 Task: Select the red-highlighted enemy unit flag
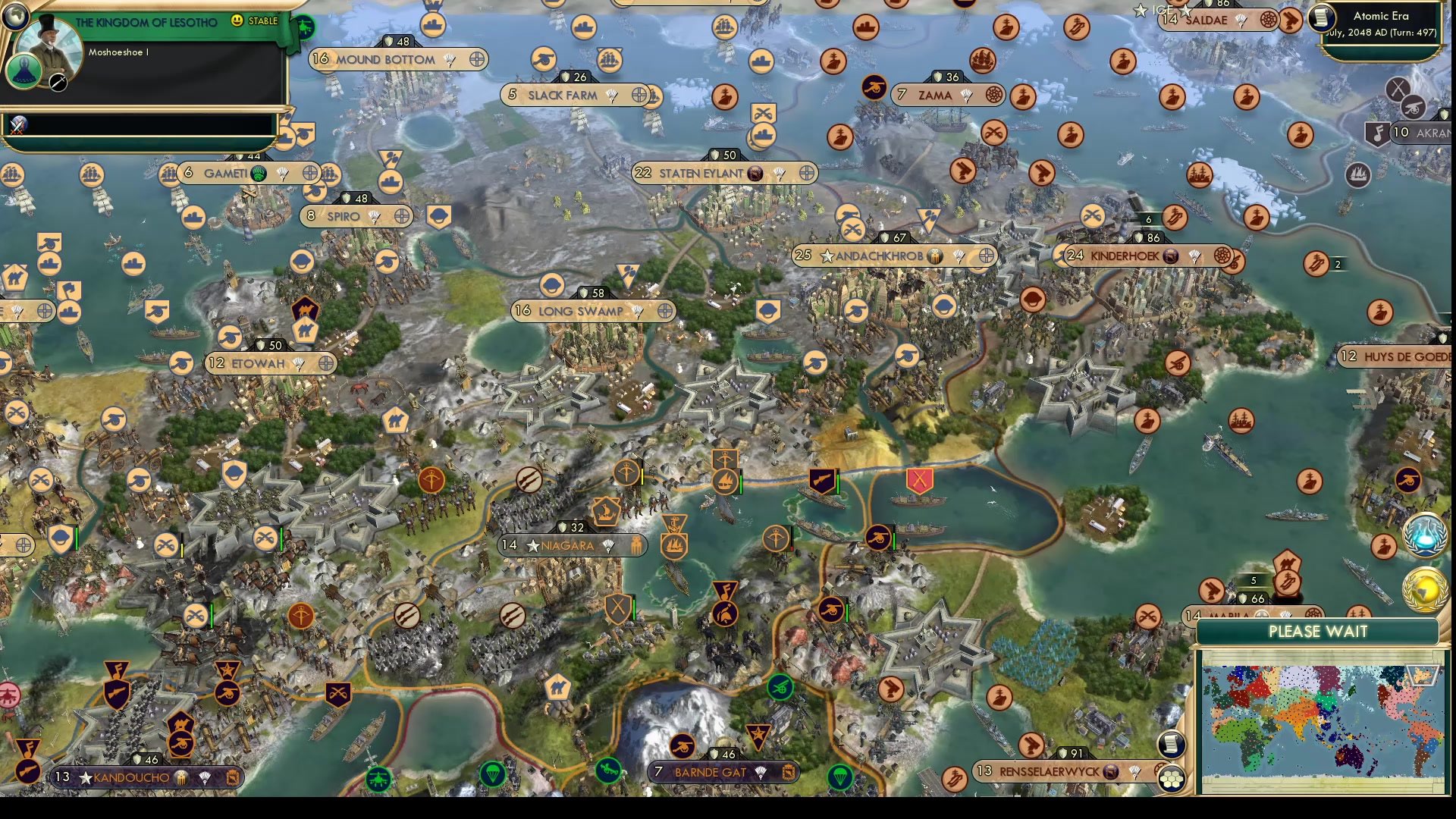click(920, 480)
